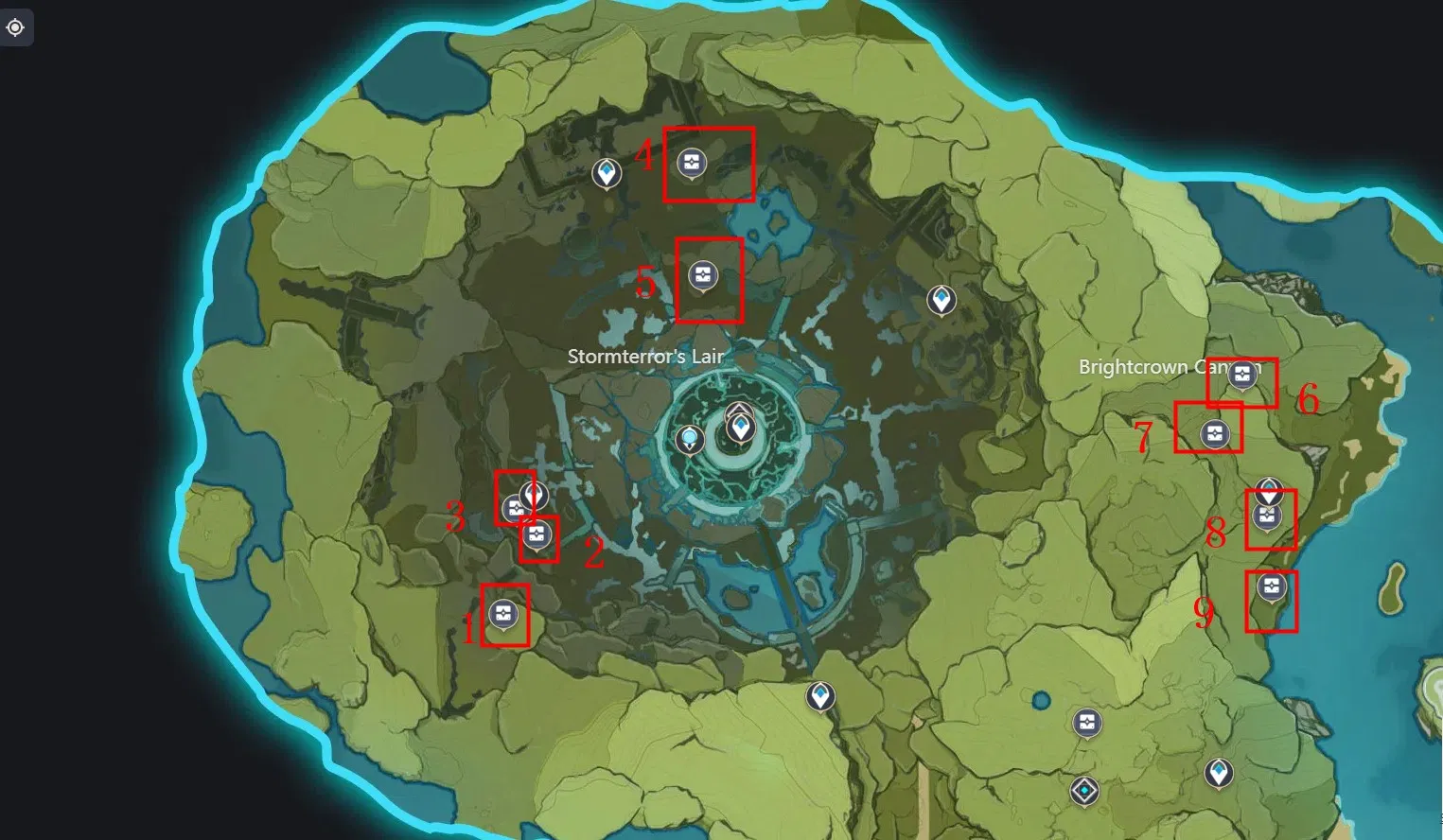The height and width of the screenshot is (840, 1443).
Task: Click the Brightcrown Canyon region label
Action: [1172, 367]
